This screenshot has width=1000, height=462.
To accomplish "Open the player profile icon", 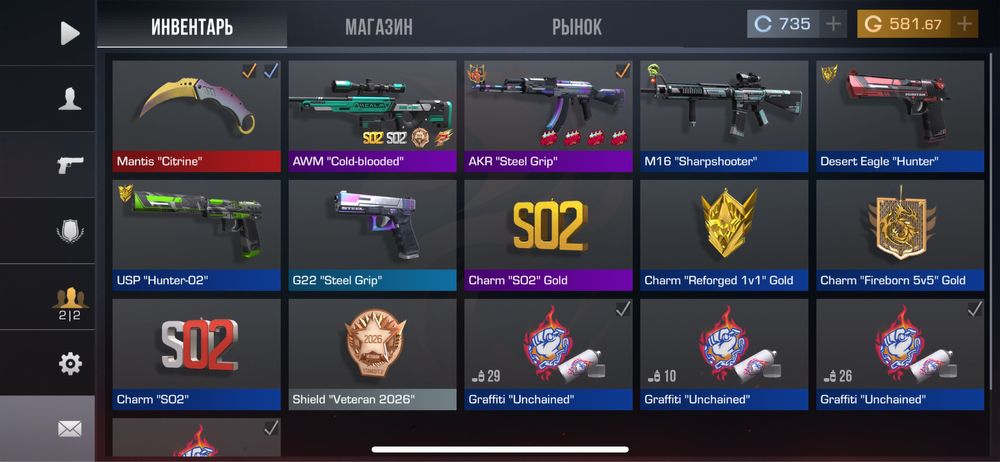I will [x=69, y=99].
